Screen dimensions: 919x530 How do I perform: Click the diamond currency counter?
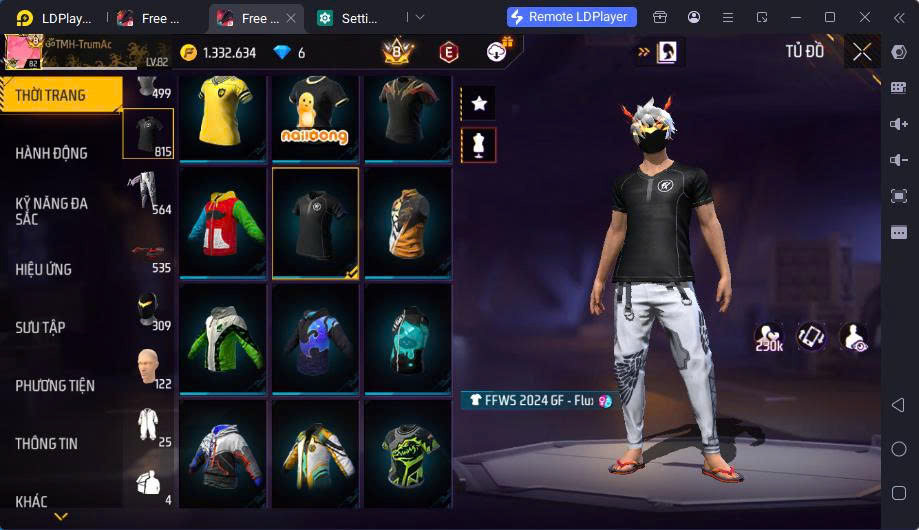[x=290, y=53]
